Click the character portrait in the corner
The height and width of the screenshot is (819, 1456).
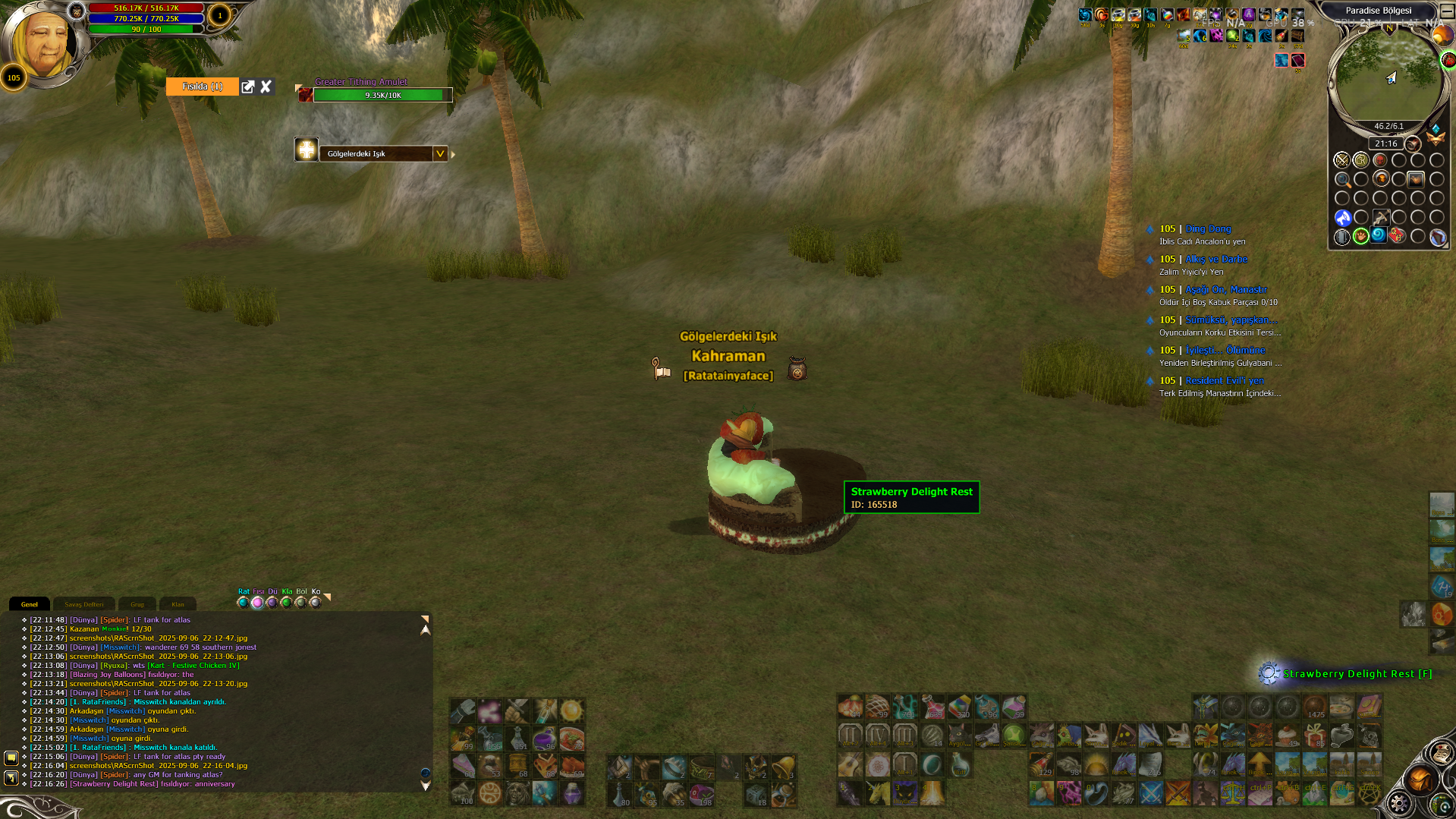[43, 42]
